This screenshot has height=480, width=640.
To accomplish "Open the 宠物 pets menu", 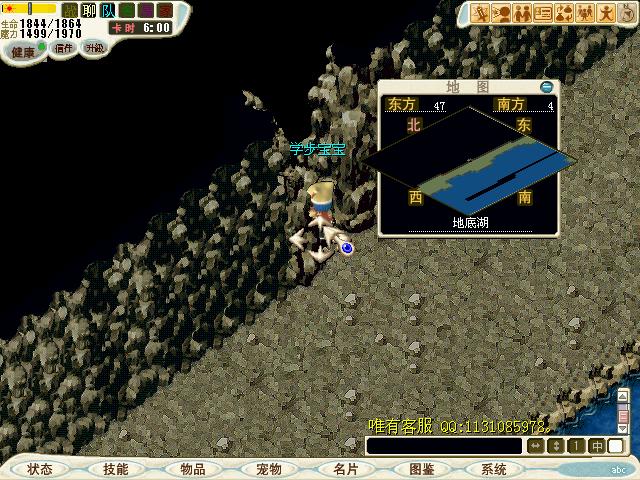I will pos(268,469).
